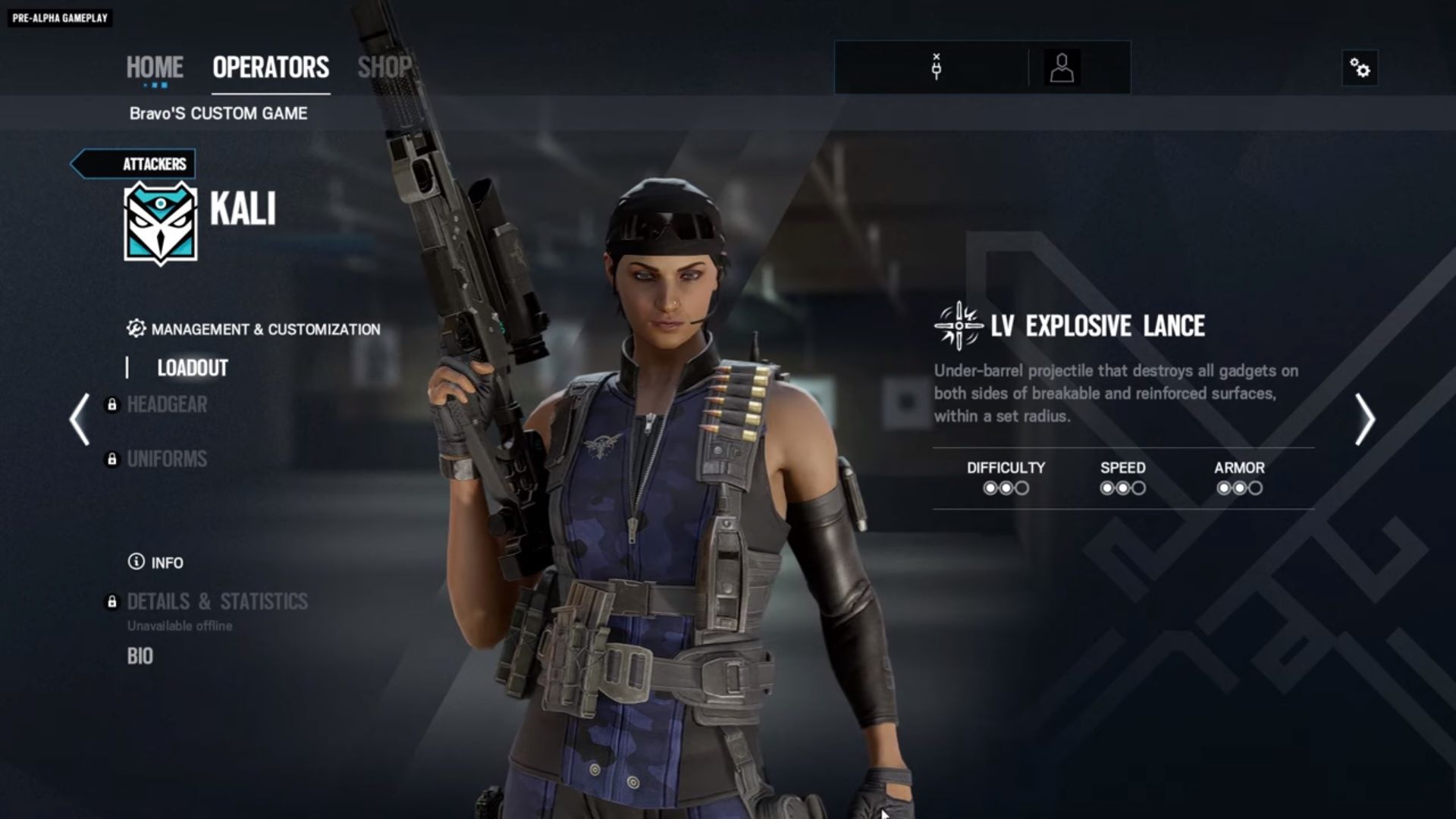
Task: Click Bravo's Custom Game label
Action: tap(218, 114)
